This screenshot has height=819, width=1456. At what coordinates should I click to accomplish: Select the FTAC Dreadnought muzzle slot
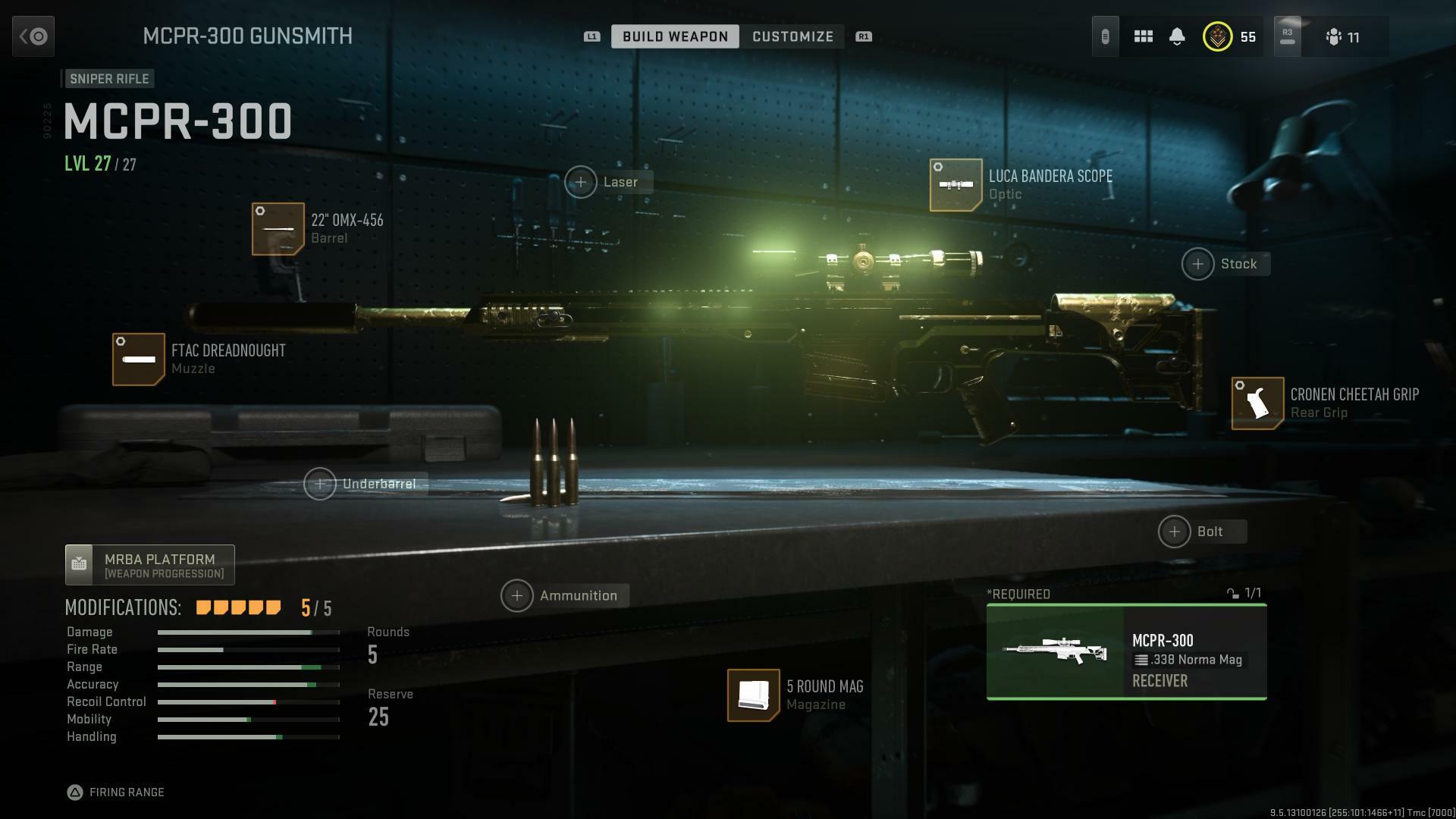click(x=139, y=359)
